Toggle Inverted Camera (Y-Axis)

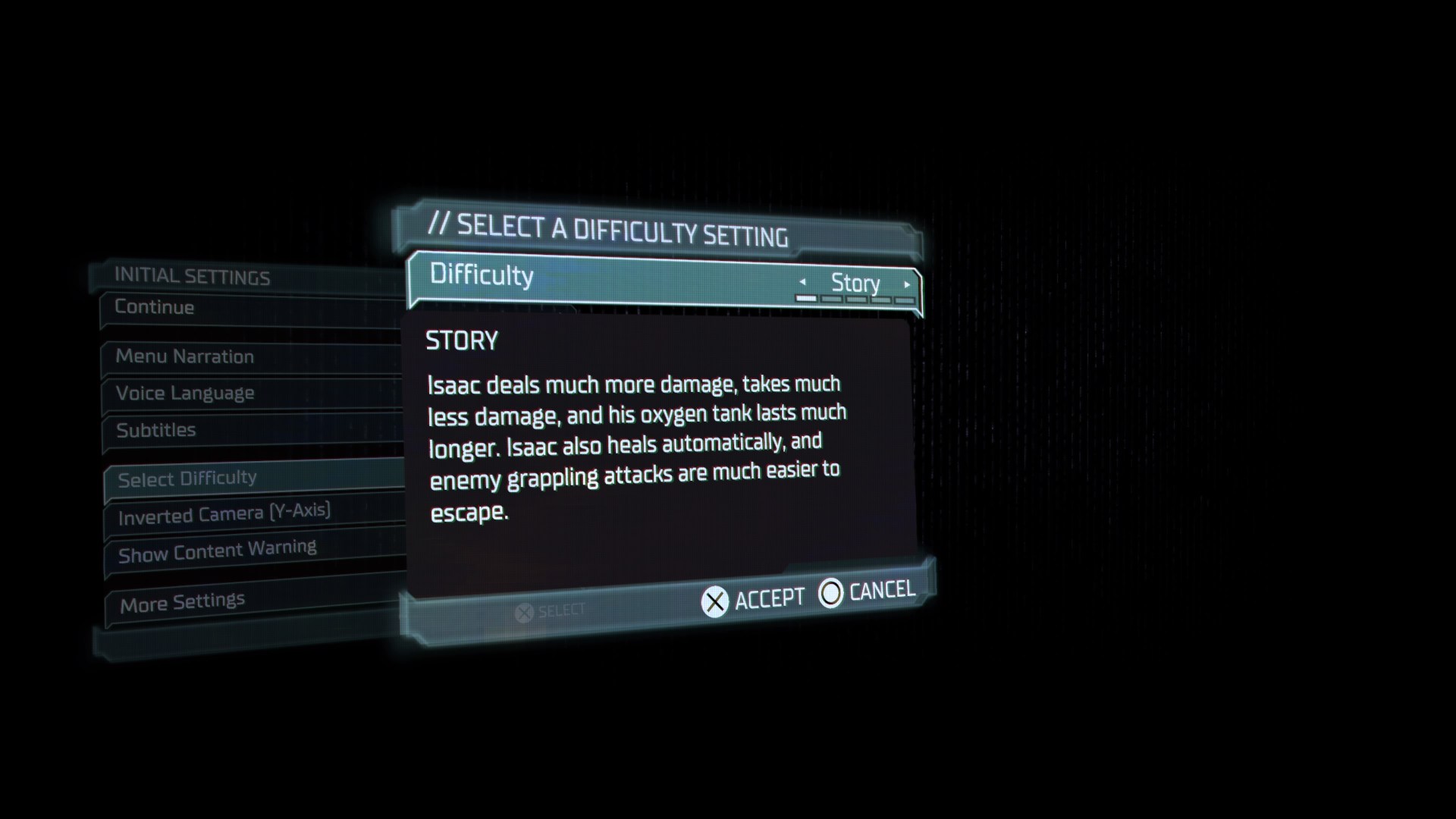pos(224,513)
